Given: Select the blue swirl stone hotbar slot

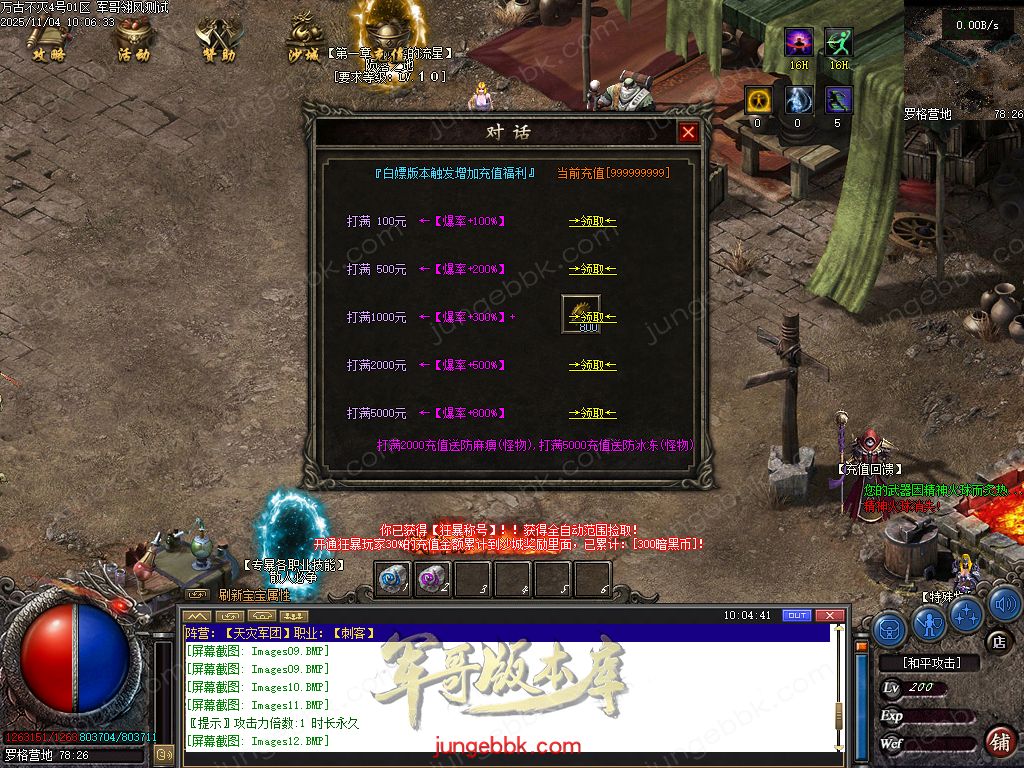Looking at the screenshot, I should (x=393, y=579).
